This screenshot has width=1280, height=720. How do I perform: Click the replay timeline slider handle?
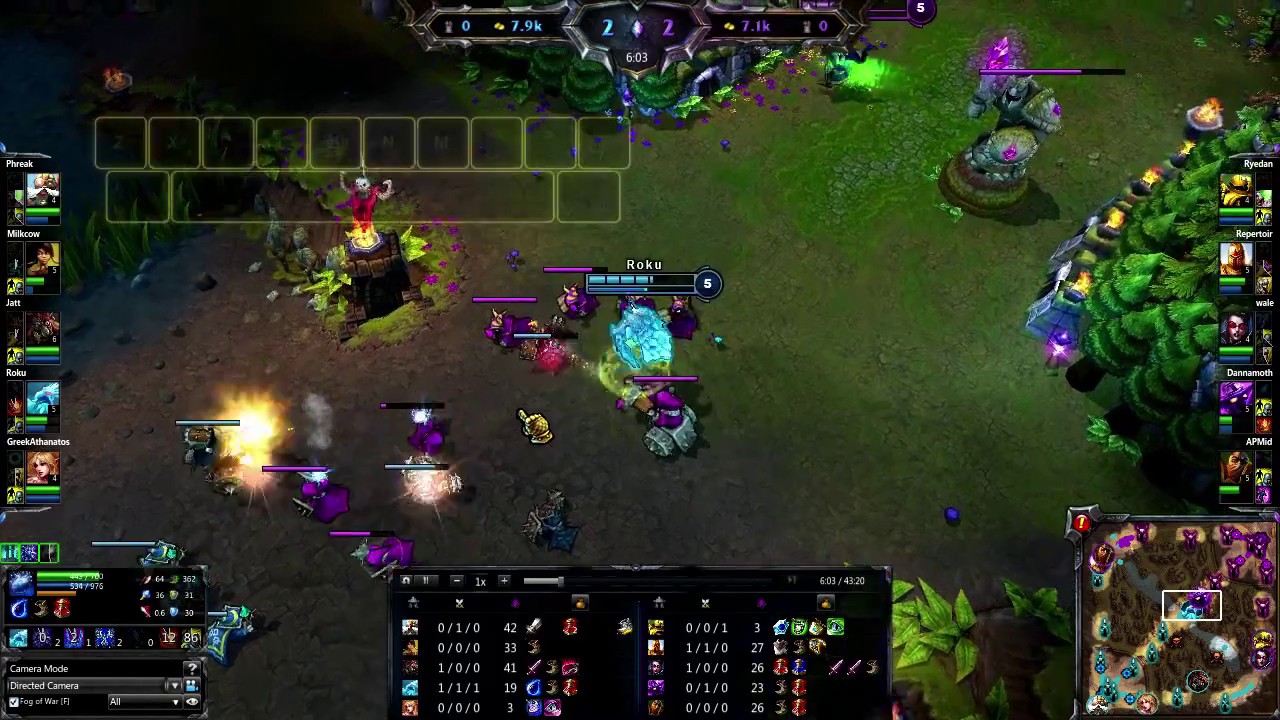pos(559,581)
